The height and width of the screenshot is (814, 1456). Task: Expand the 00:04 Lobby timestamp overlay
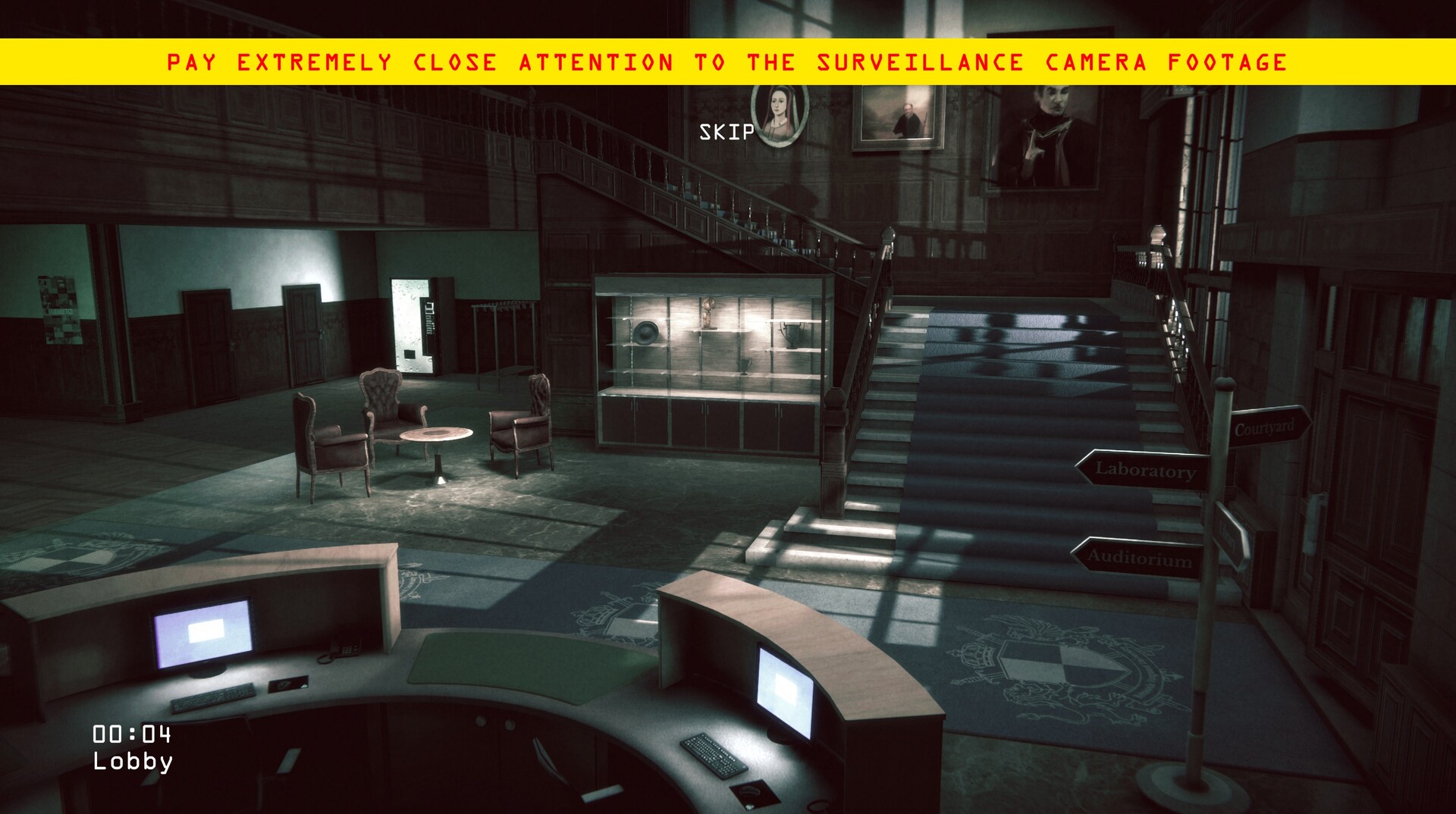(133, 747)
